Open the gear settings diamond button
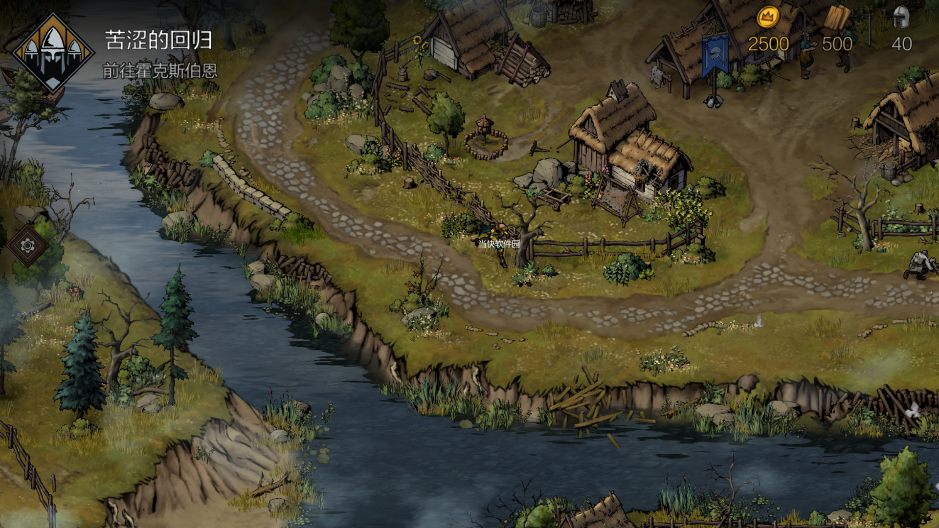 pyautogui.click(x=27, y=245)
